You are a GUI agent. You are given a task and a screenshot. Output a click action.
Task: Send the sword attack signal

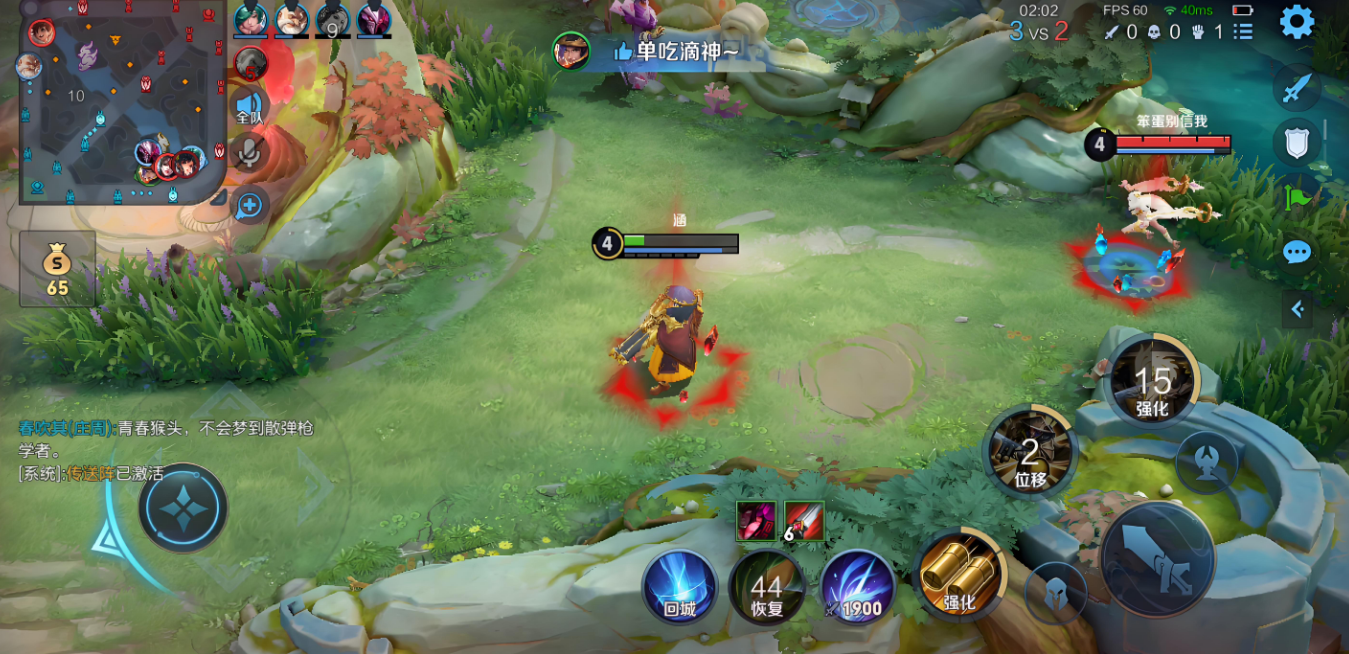click(1296, 88)
